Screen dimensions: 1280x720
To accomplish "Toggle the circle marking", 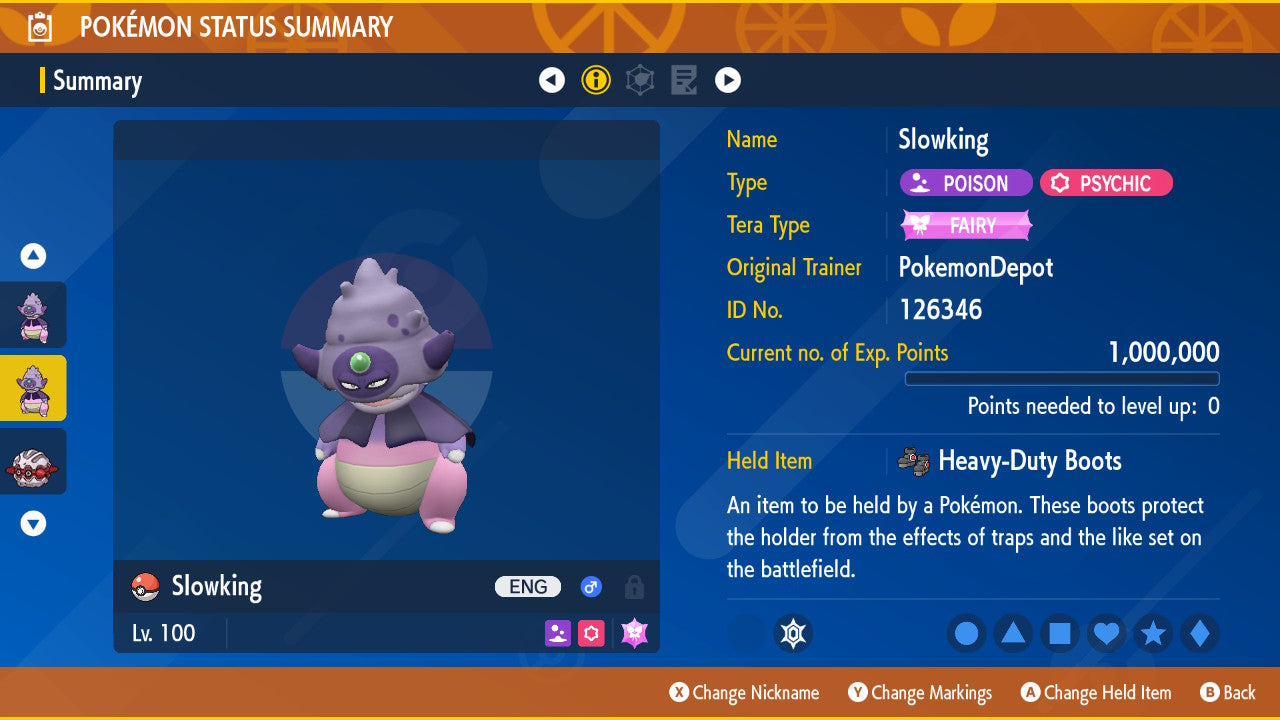I will (966, 633).
